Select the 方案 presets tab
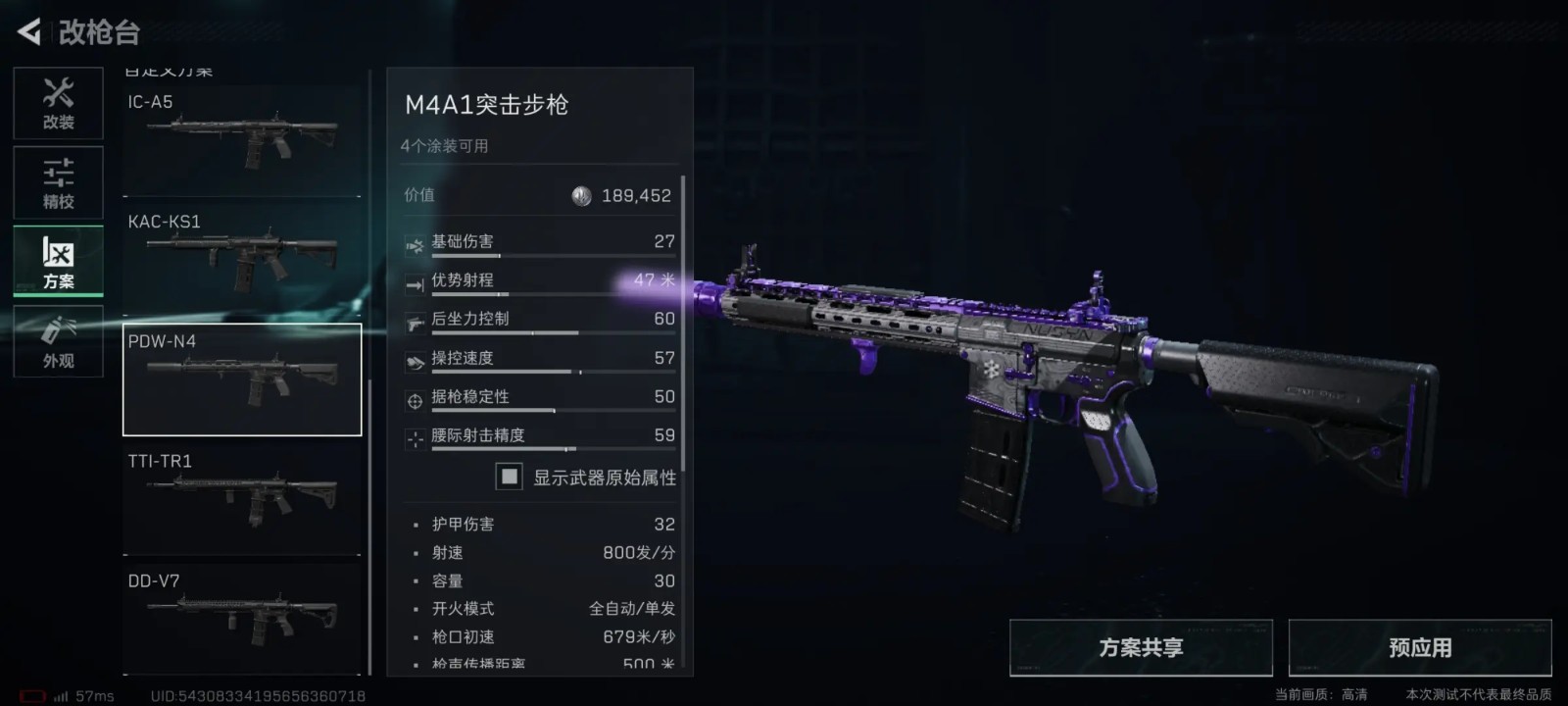 [x=58, y=262]
